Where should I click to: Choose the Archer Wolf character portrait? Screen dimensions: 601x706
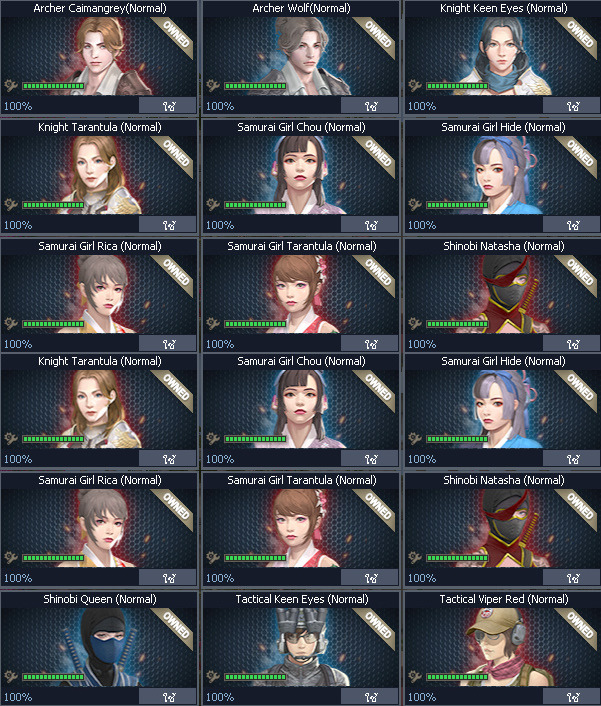(x=299, y=55)
